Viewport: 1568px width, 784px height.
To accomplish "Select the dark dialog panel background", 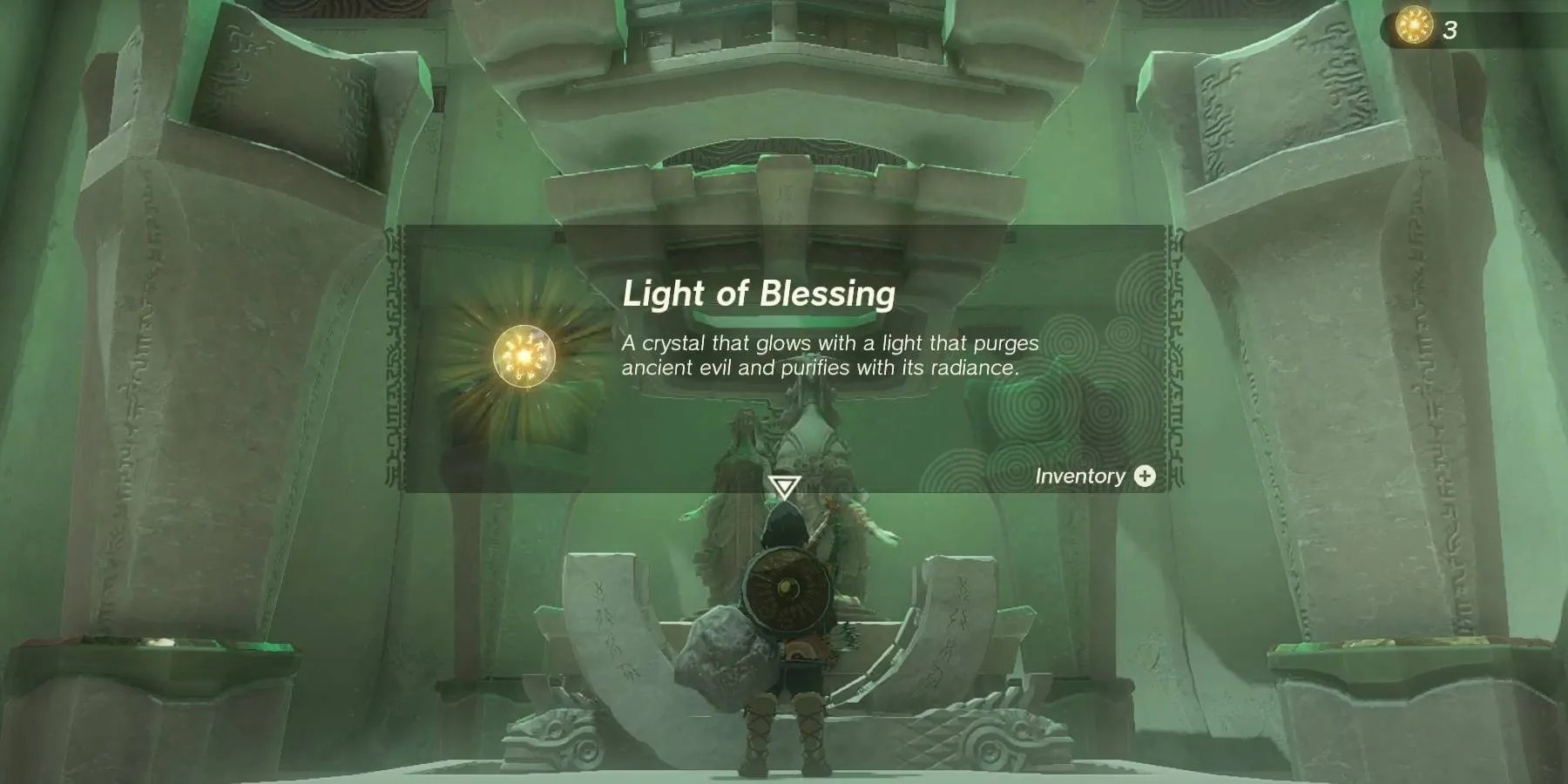I will 1002,261.
